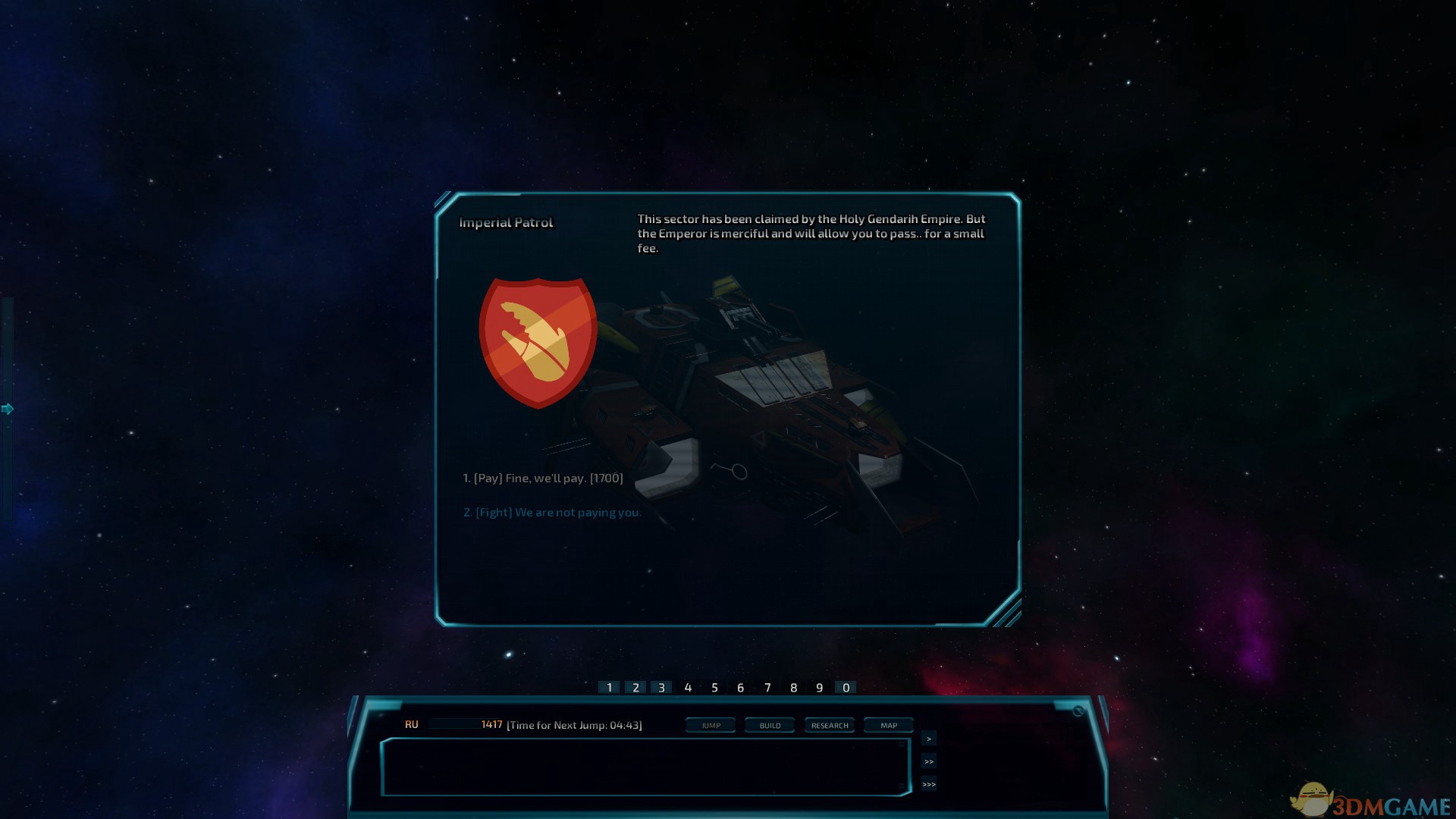
Task: Select fleet hotkey 5
Action: (714, 687)
